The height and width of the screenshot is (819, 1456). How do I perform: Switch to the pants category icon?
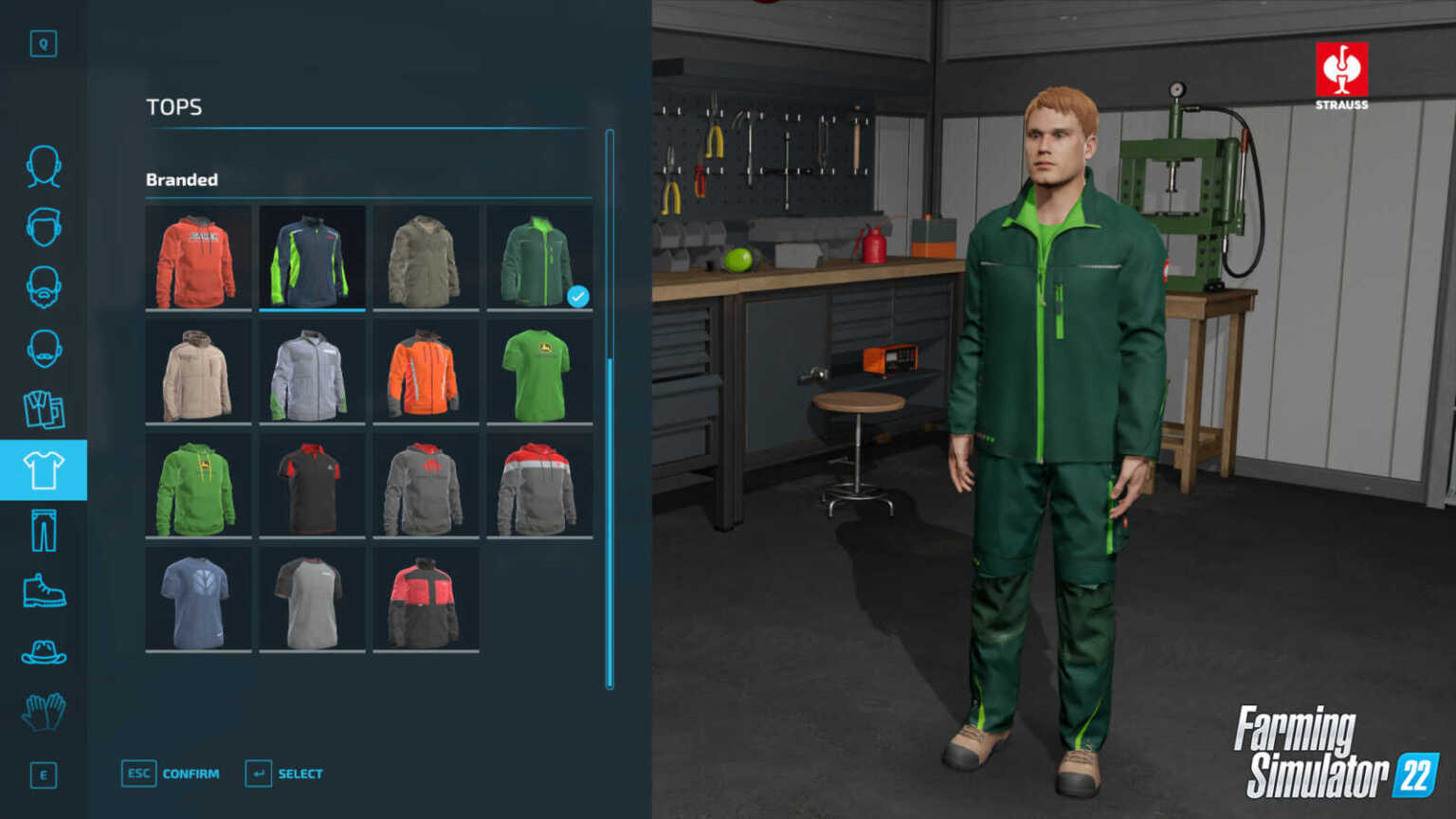click(44, 530)
